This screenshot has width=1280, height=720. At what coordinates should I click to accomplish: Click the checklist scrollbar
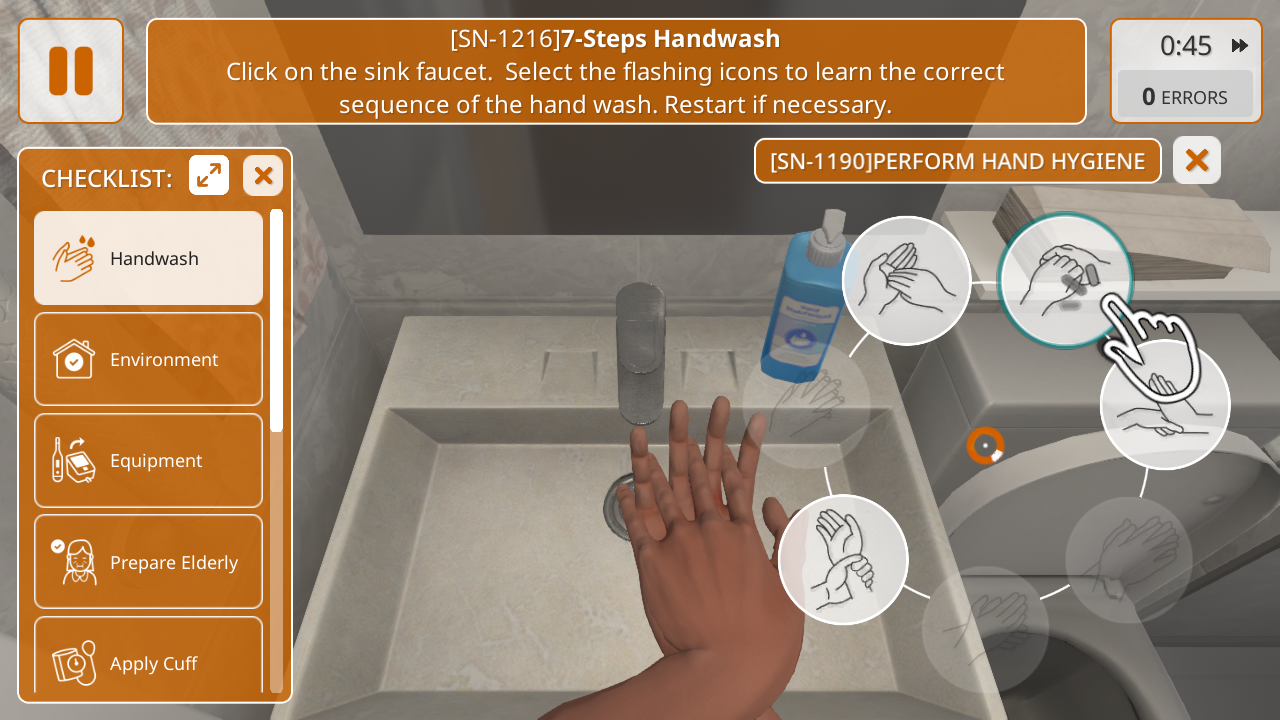point(277,320)
